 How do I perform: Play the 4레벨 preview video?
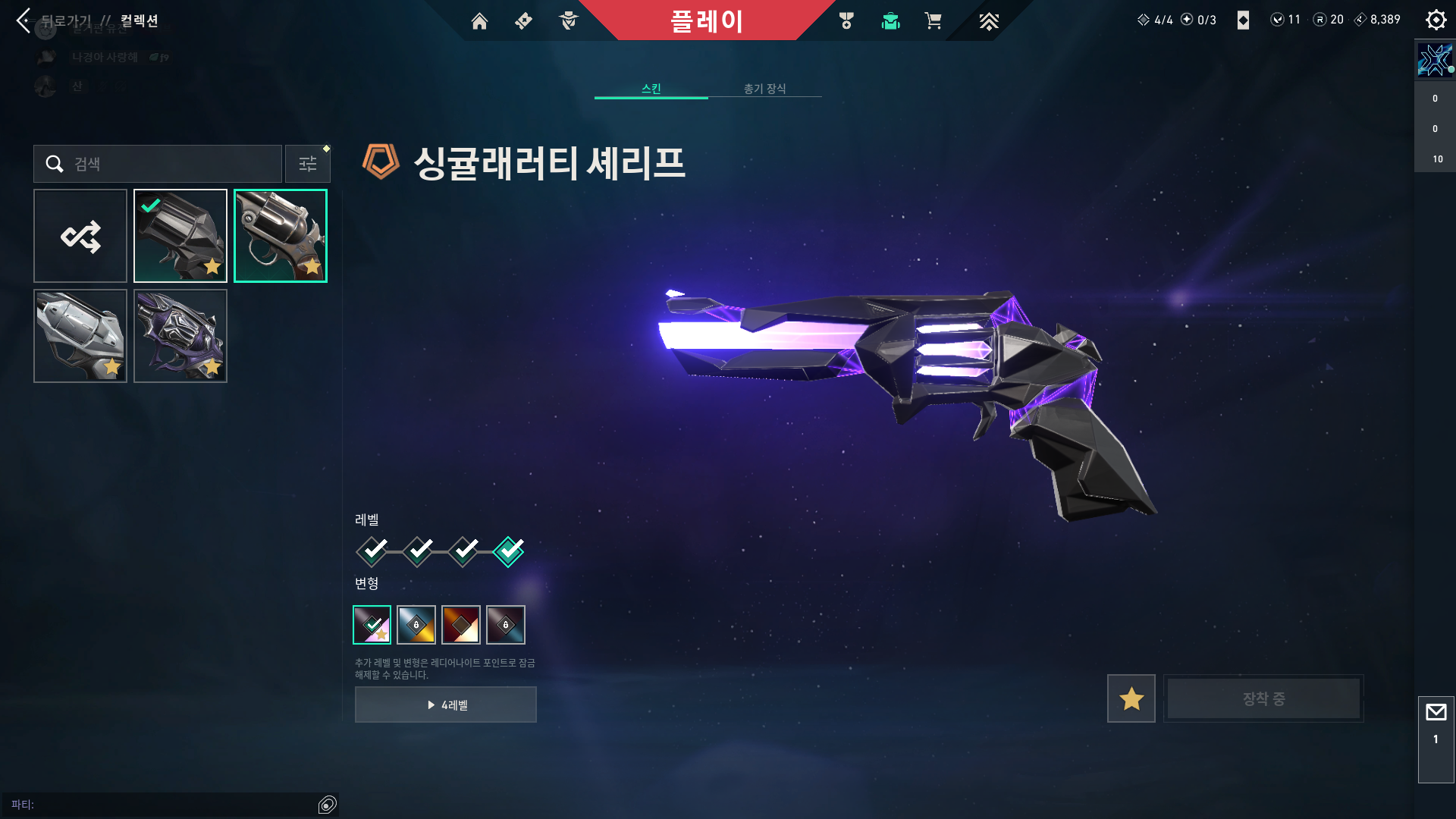446,704
